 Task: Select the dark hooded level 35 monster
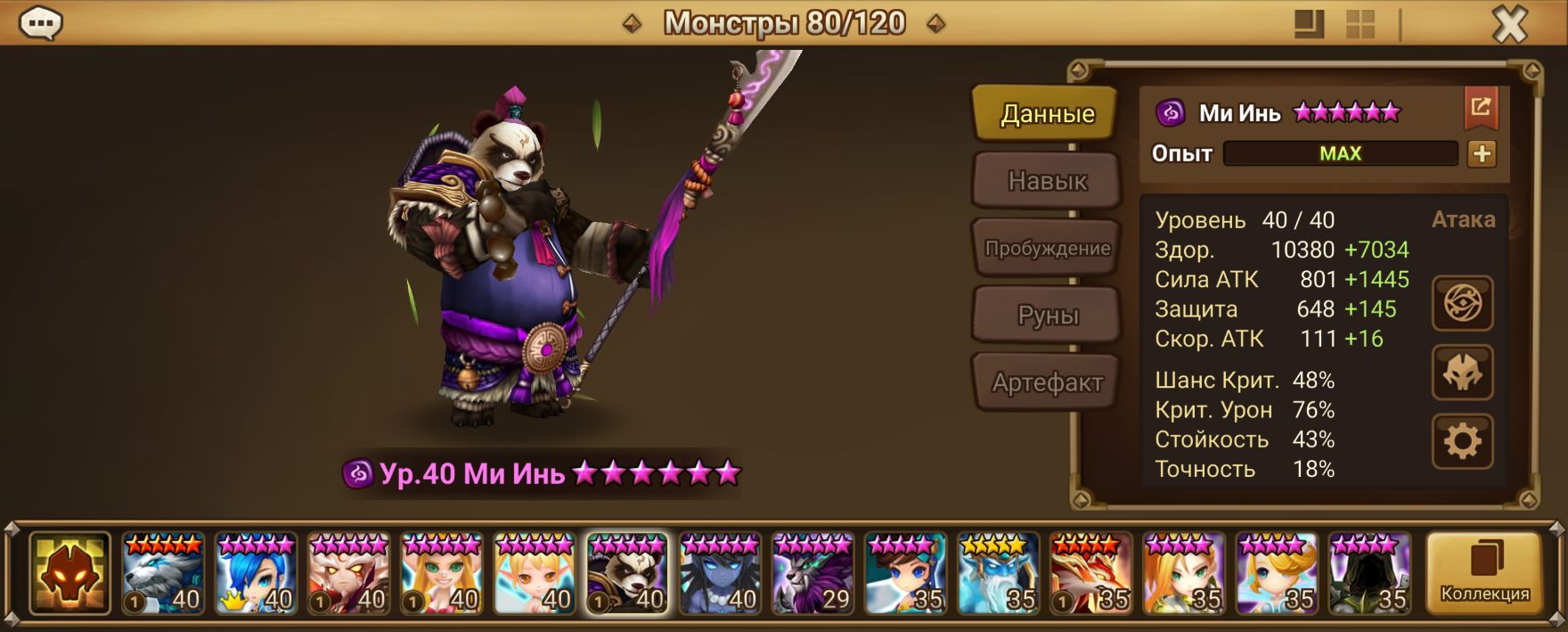click(1369, 574)
